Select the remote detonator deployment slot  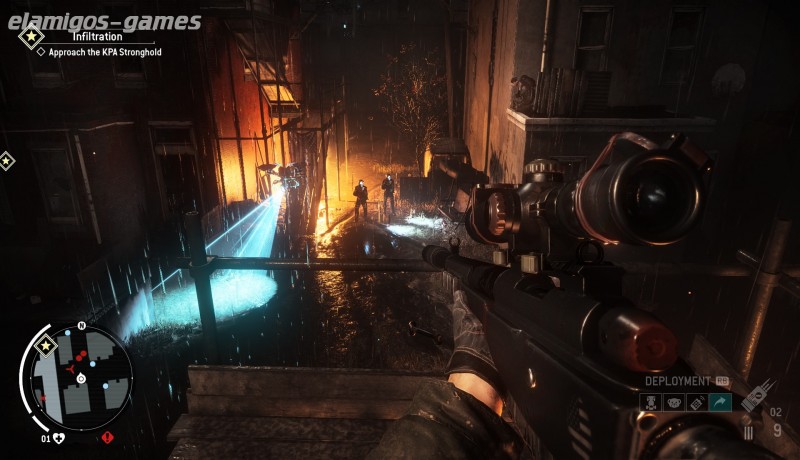point(696,402)
